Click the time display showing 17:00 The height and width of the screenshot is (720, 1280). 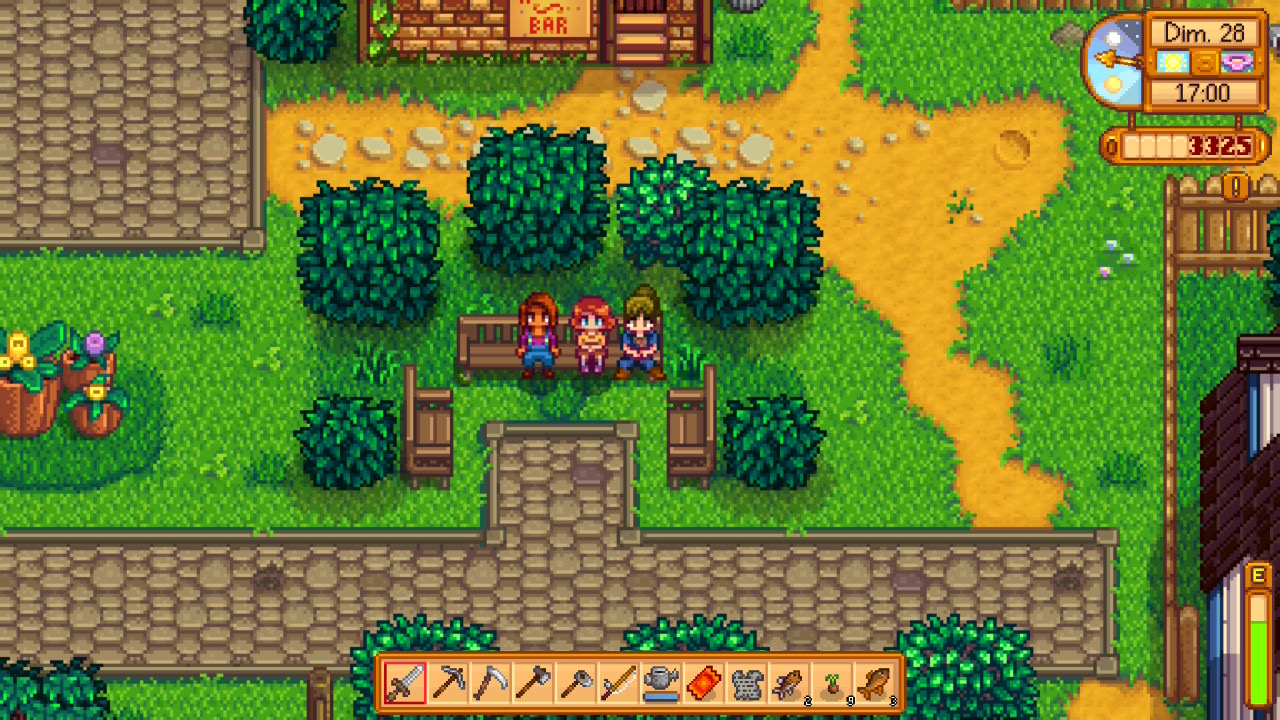[1203, 92]
